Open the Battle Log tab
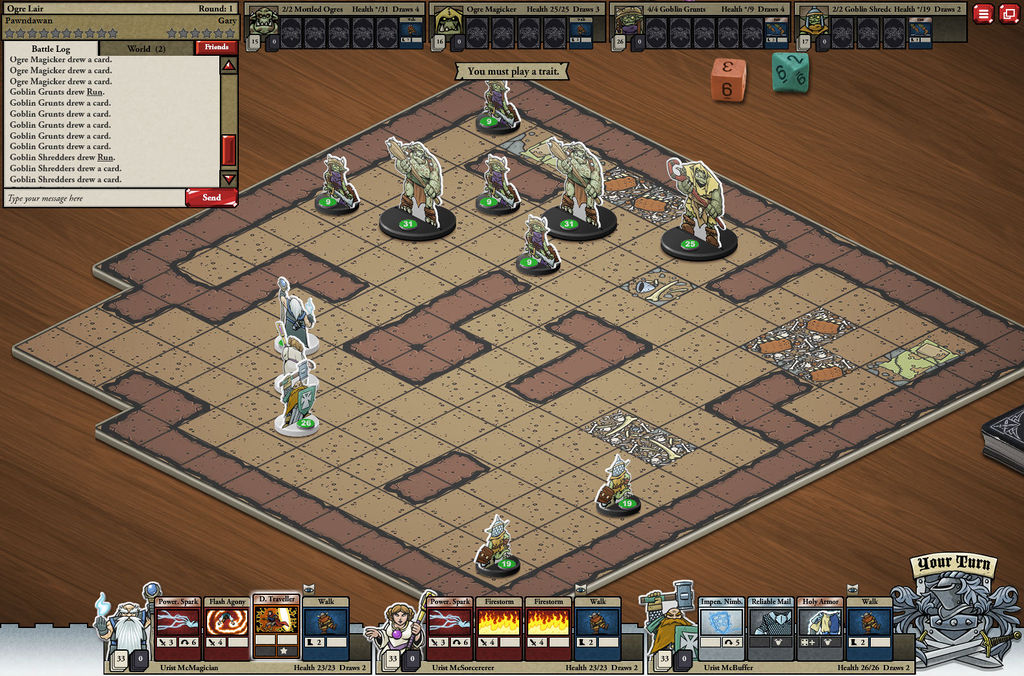Viewport: 1024px width, 676px height. 51,48
